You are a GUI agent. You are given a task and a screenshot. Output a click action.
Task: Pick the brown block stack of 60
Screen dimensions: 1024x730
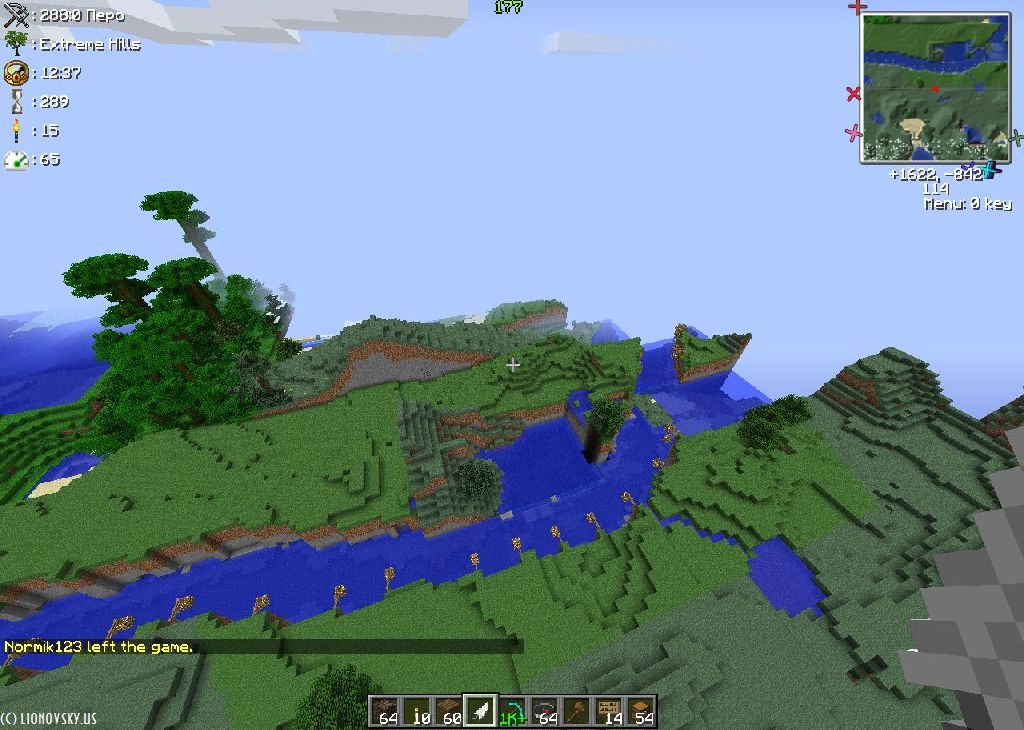click(449, 711)
